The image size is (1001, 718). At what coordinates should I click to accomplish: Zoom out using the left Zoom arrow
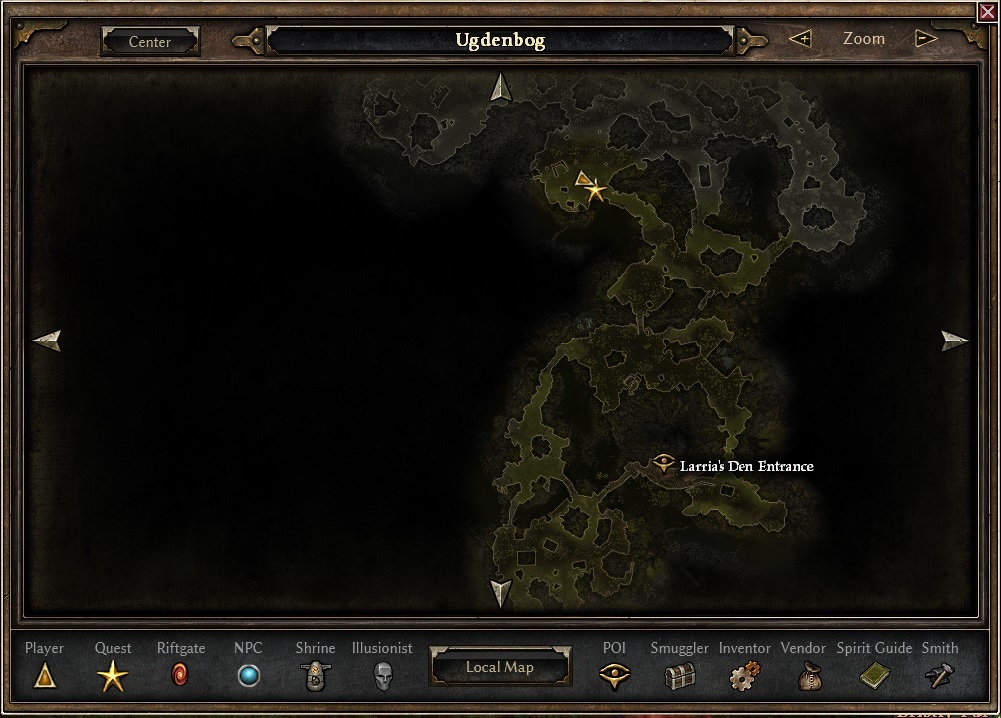(800, 39)
